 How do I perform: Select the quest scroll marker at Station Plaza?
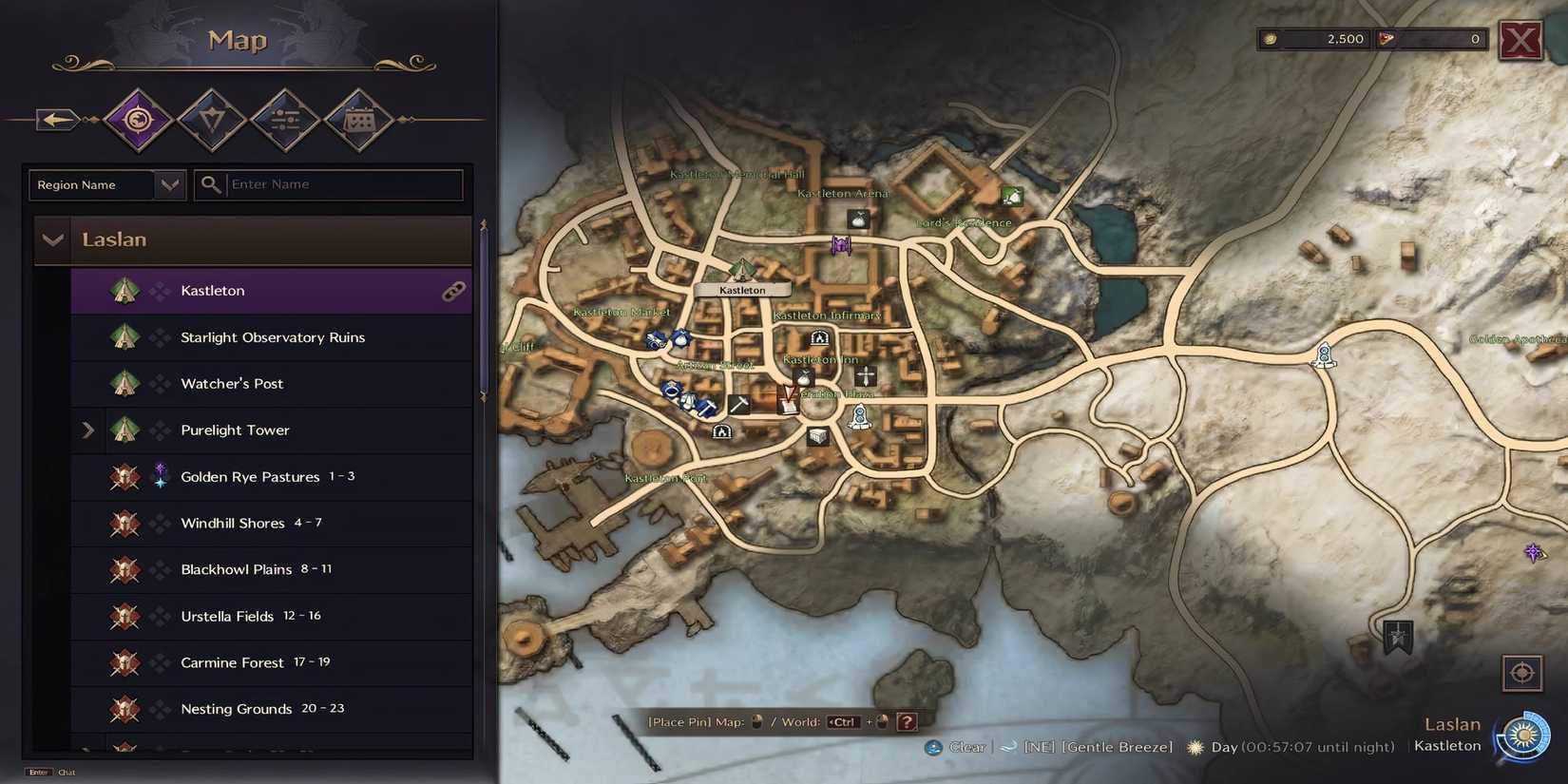click(x=789, y=405)
